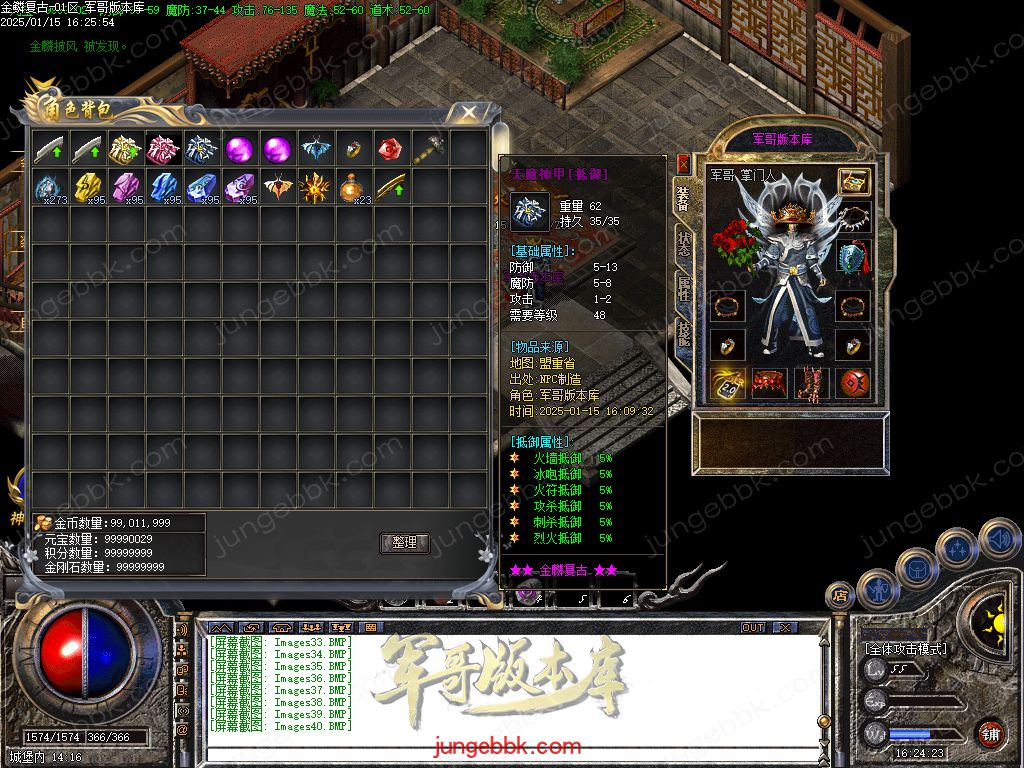1024x768 pixels.
Task: Toggle sound with the speaker button
Action: click(x=999, y=539)
